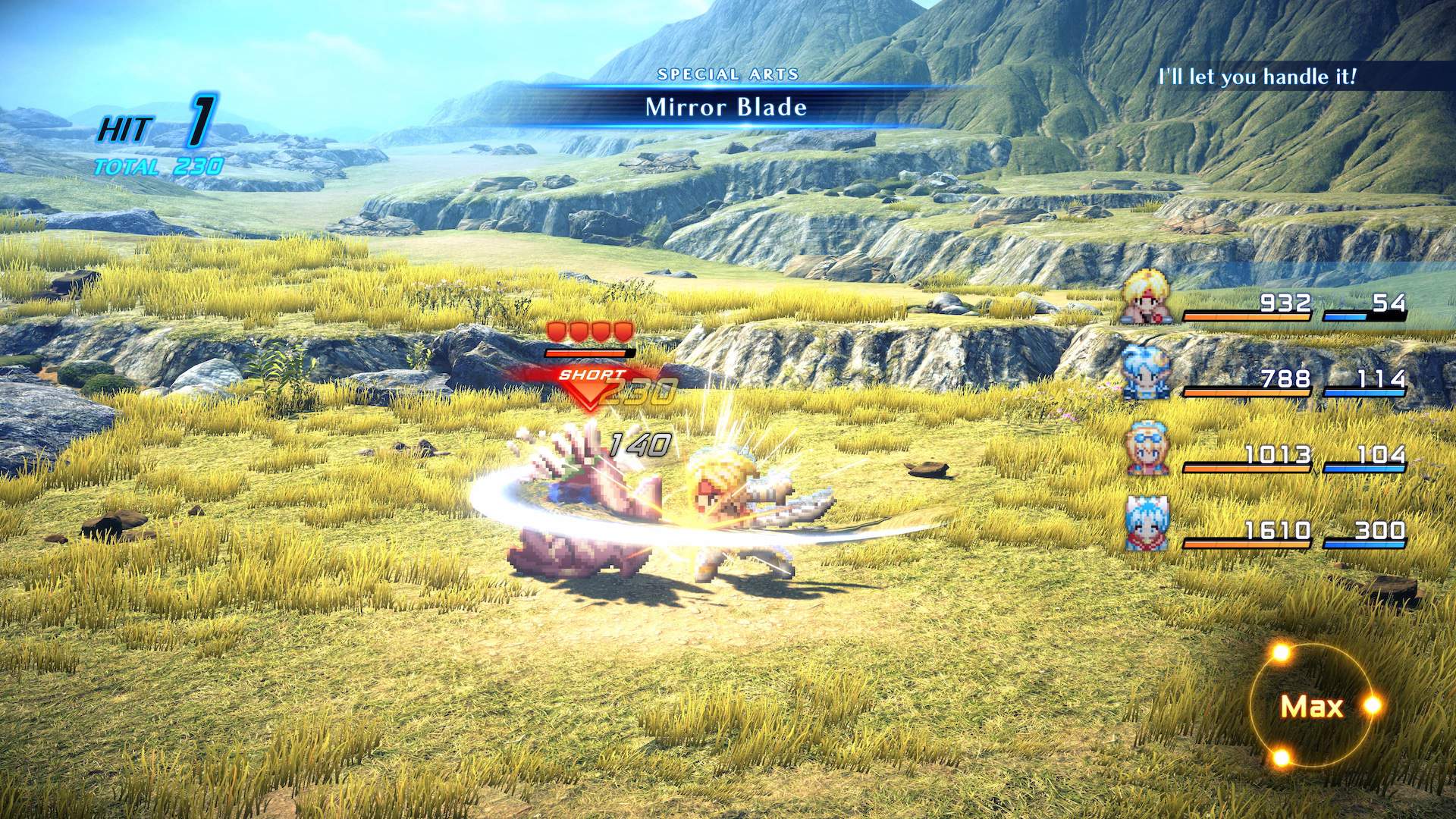Screen dimensions: 1456x819
Task: Open the dialogue line 'I'll let you handle it!'
Action: pyautogui.click(x=1257, y=77)
